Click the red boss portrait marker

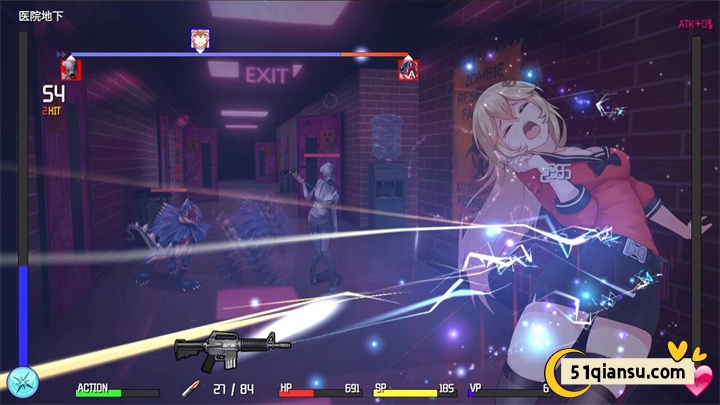[408, 69]
